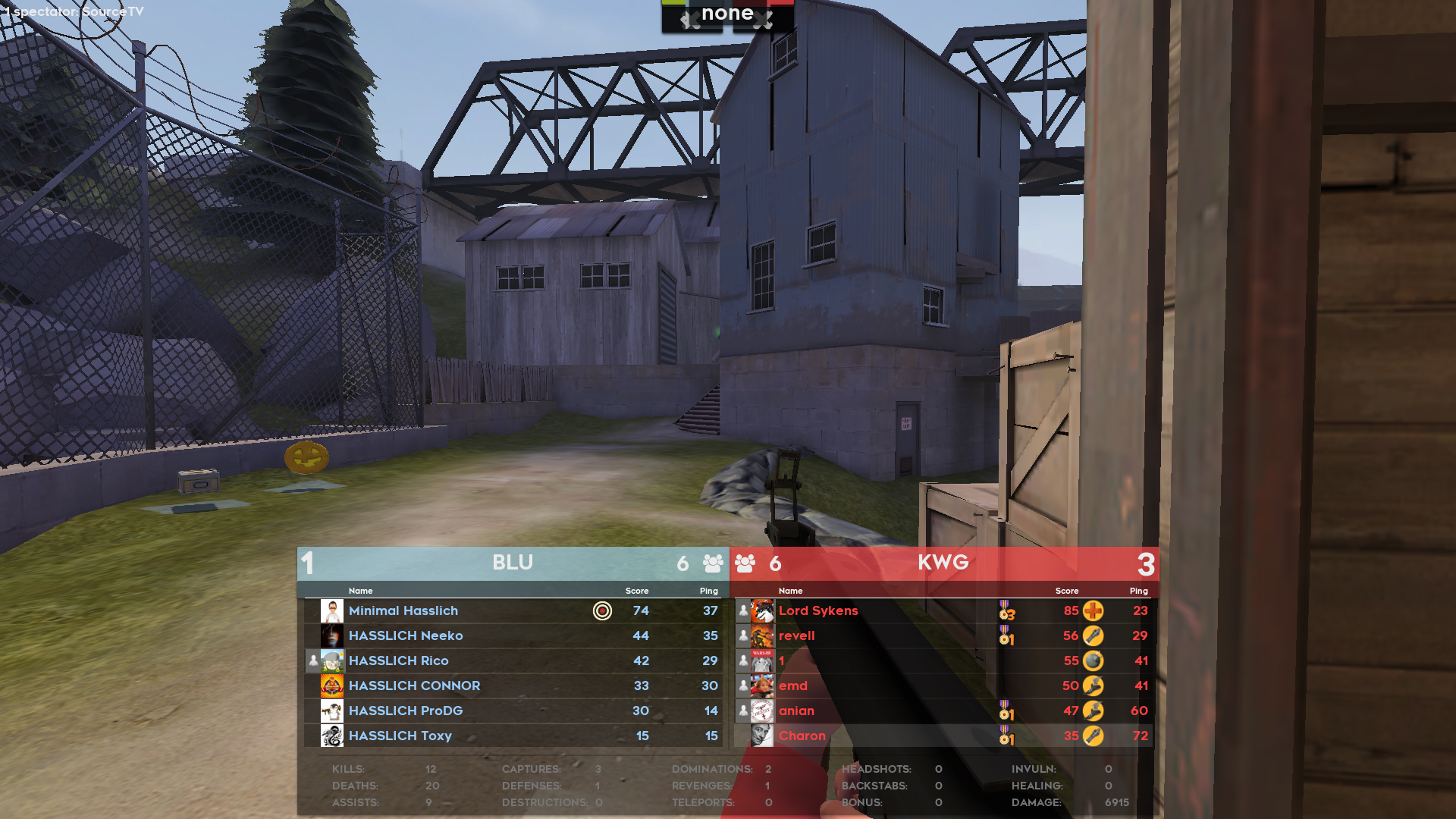Pick the HASSLICH ProDG player row
This screenshot has width=1456, height=819.
pyautogui.click(x=406, y=711)
